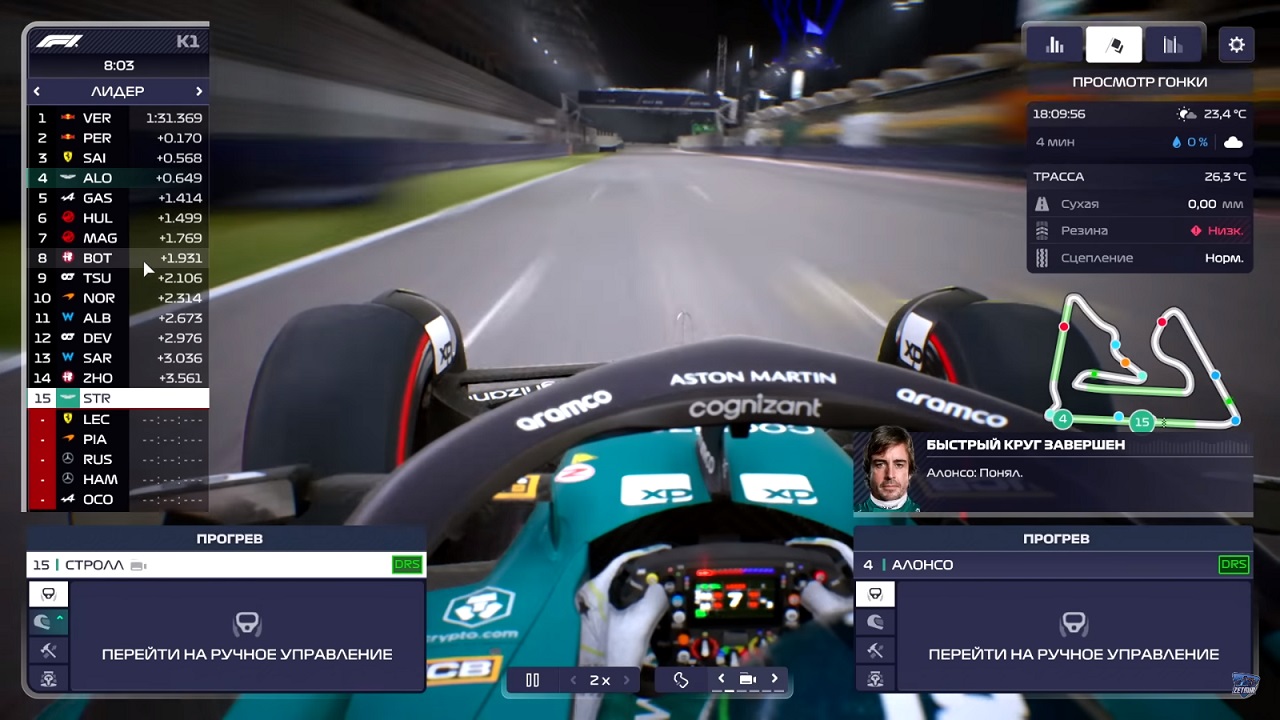Toggle manual control headrest tab for Alonso
This screenshot has width=1280, height=720.
[x=876, y=593]
